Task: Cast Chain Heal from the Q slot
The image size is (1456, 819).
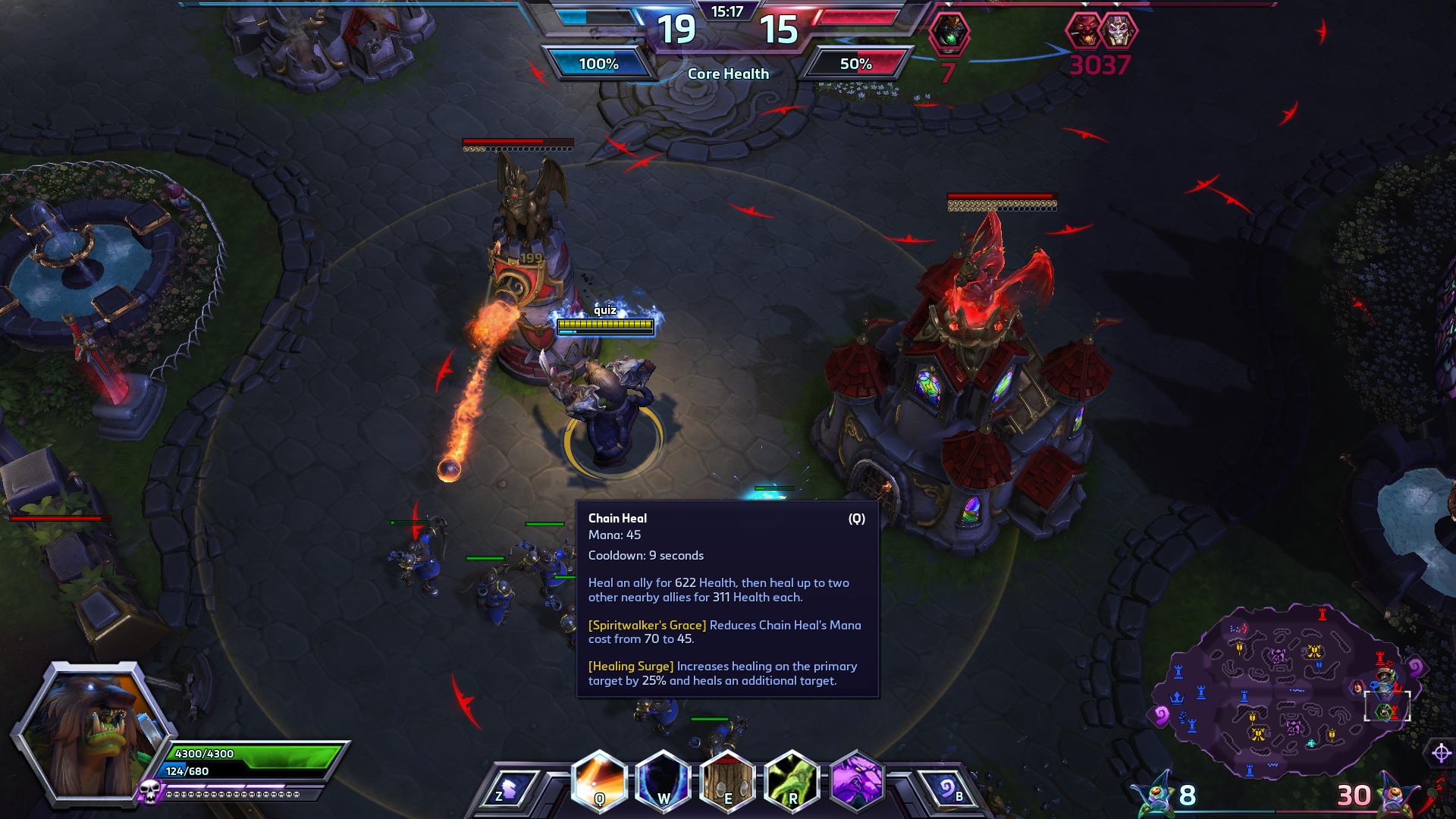Action: (x=599, y=780)
